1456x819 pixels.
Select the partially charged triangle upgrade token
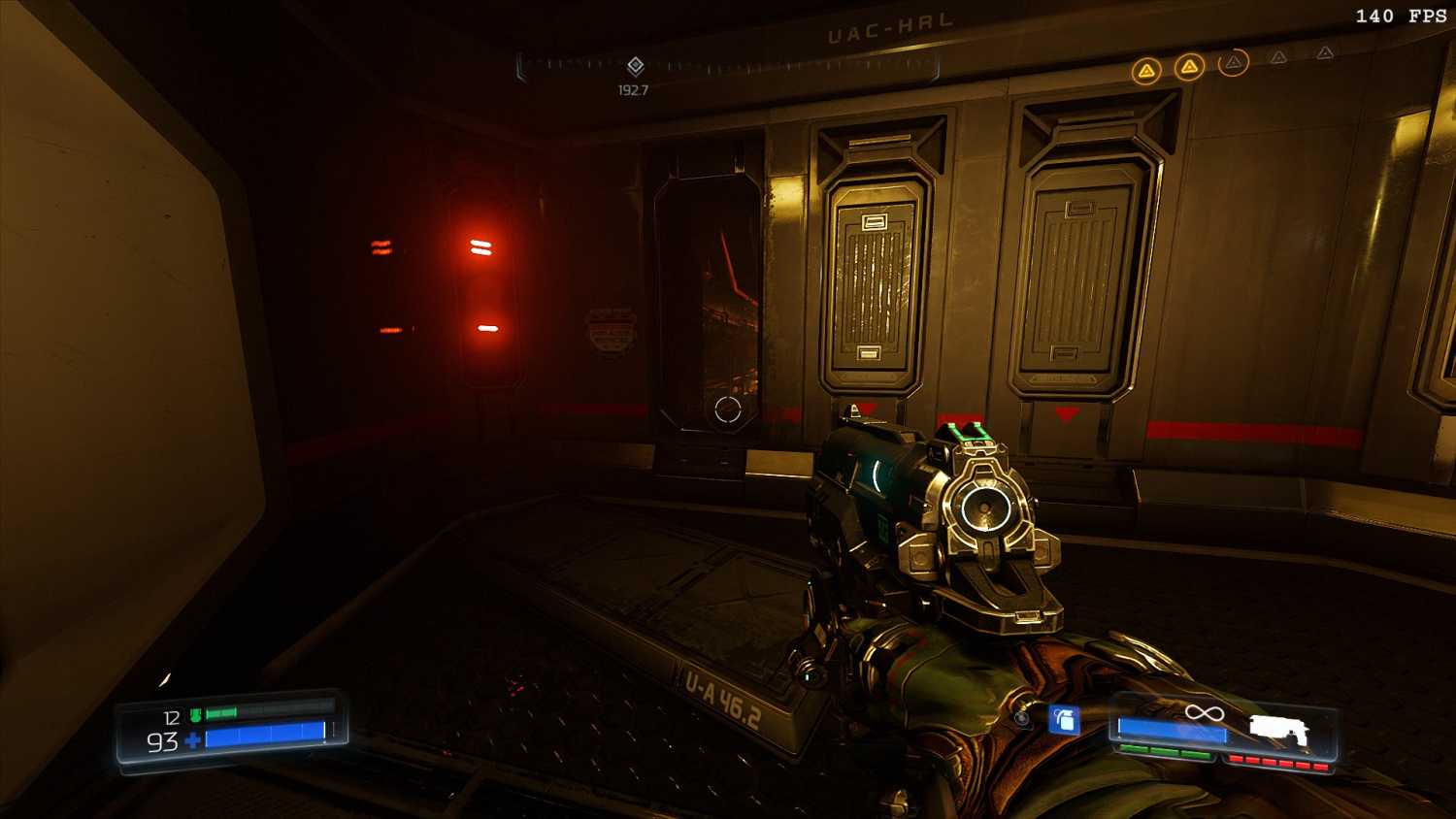1233,63
